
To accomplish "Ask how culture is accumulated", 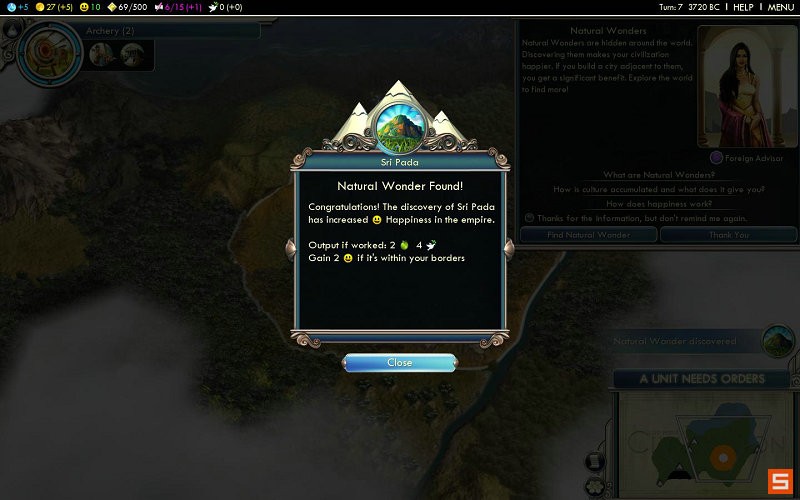I will (x=658, y=189).
